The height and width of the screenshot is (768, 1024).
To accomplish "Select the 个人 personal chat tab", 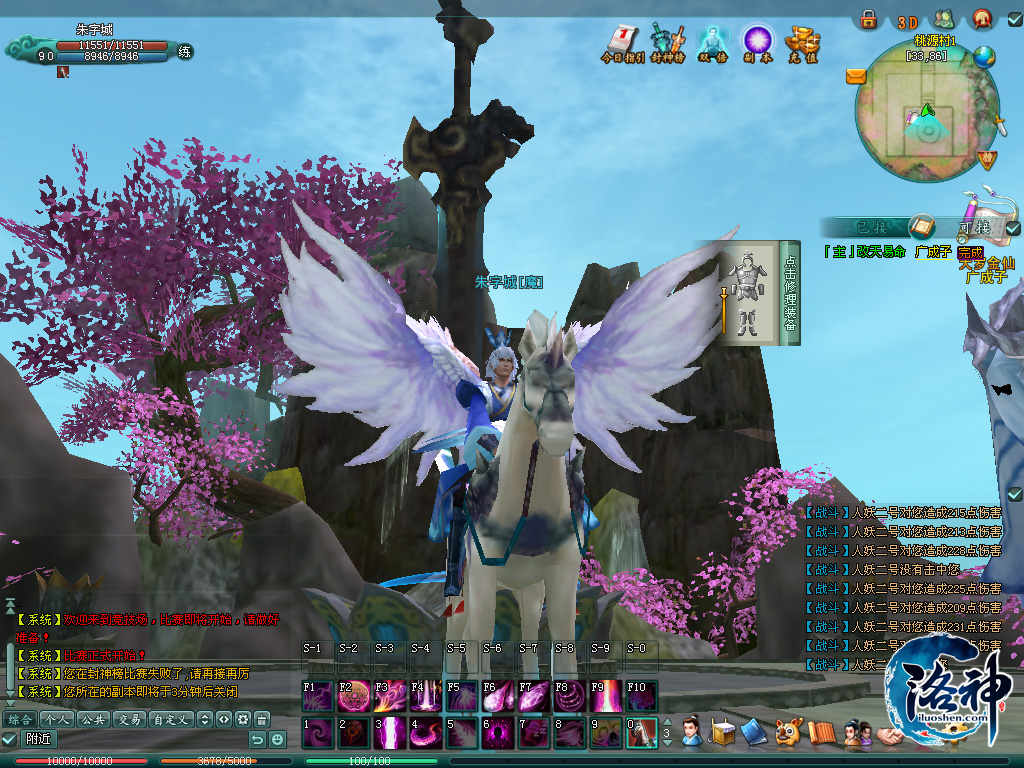I will [56, 719].
